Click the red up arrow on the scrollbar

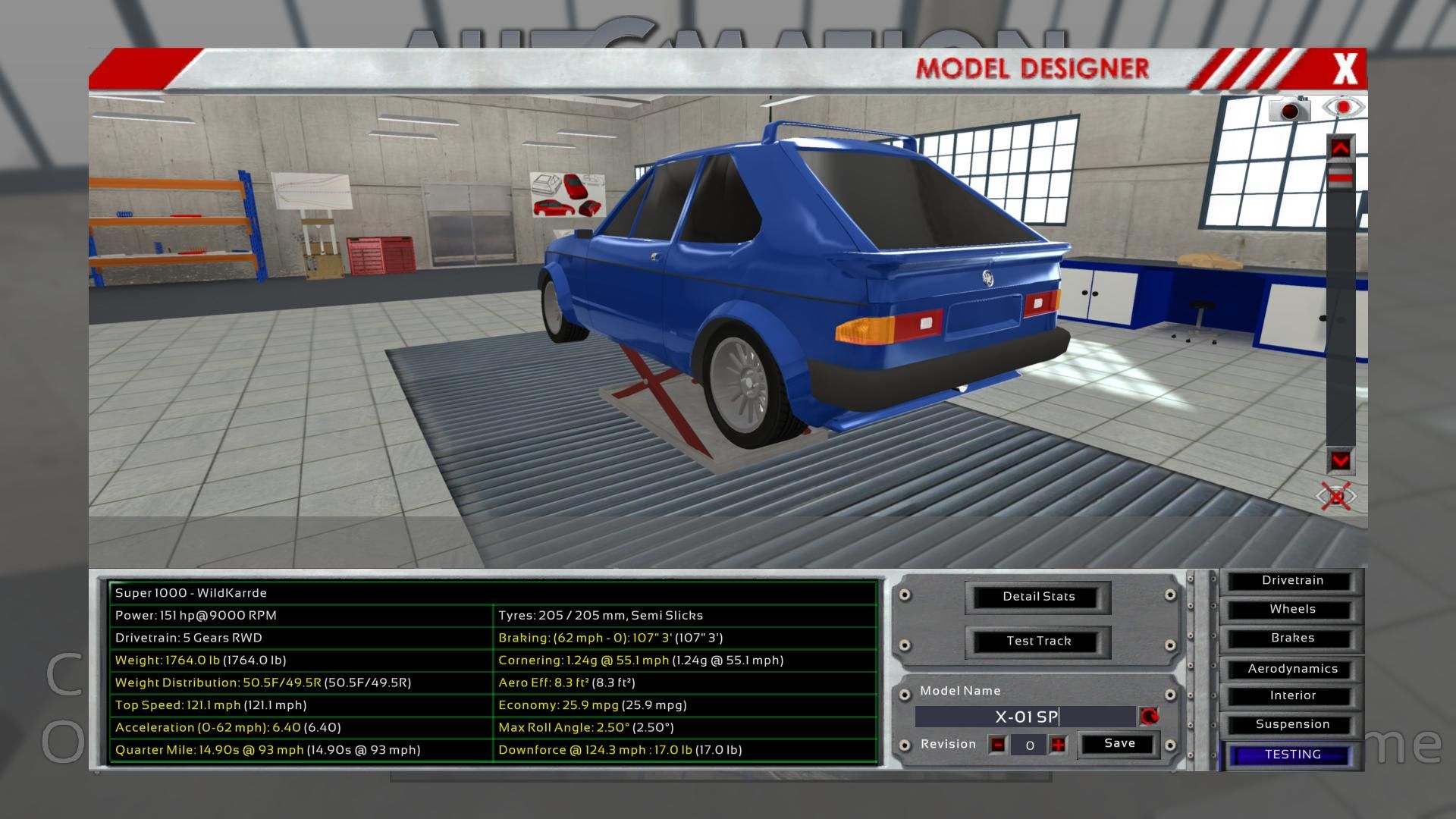(x=1340, y=149)
